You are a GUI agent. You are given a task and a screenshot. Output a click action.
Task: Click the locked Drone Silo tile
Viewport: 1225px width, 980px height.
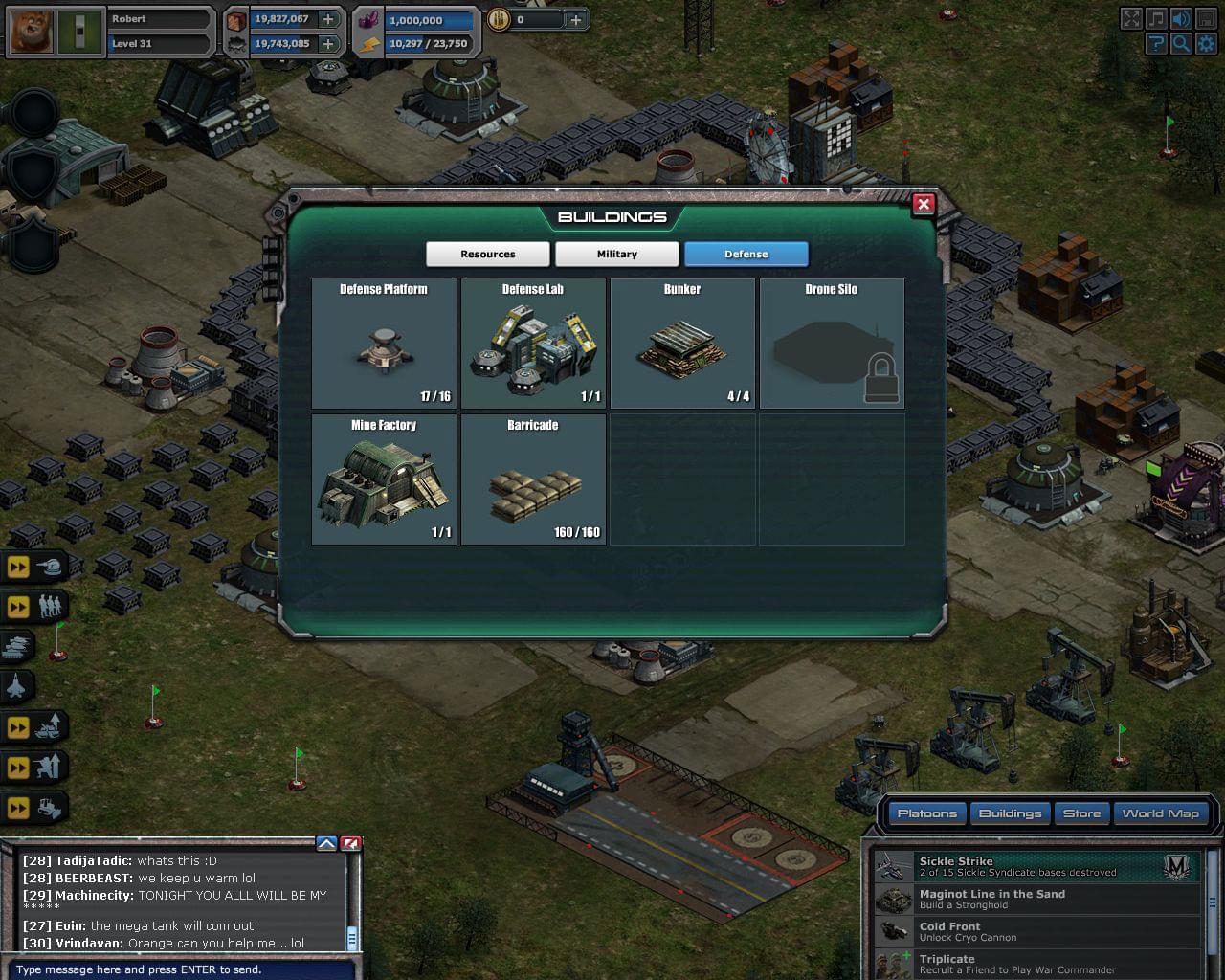(x=832, y=344)
